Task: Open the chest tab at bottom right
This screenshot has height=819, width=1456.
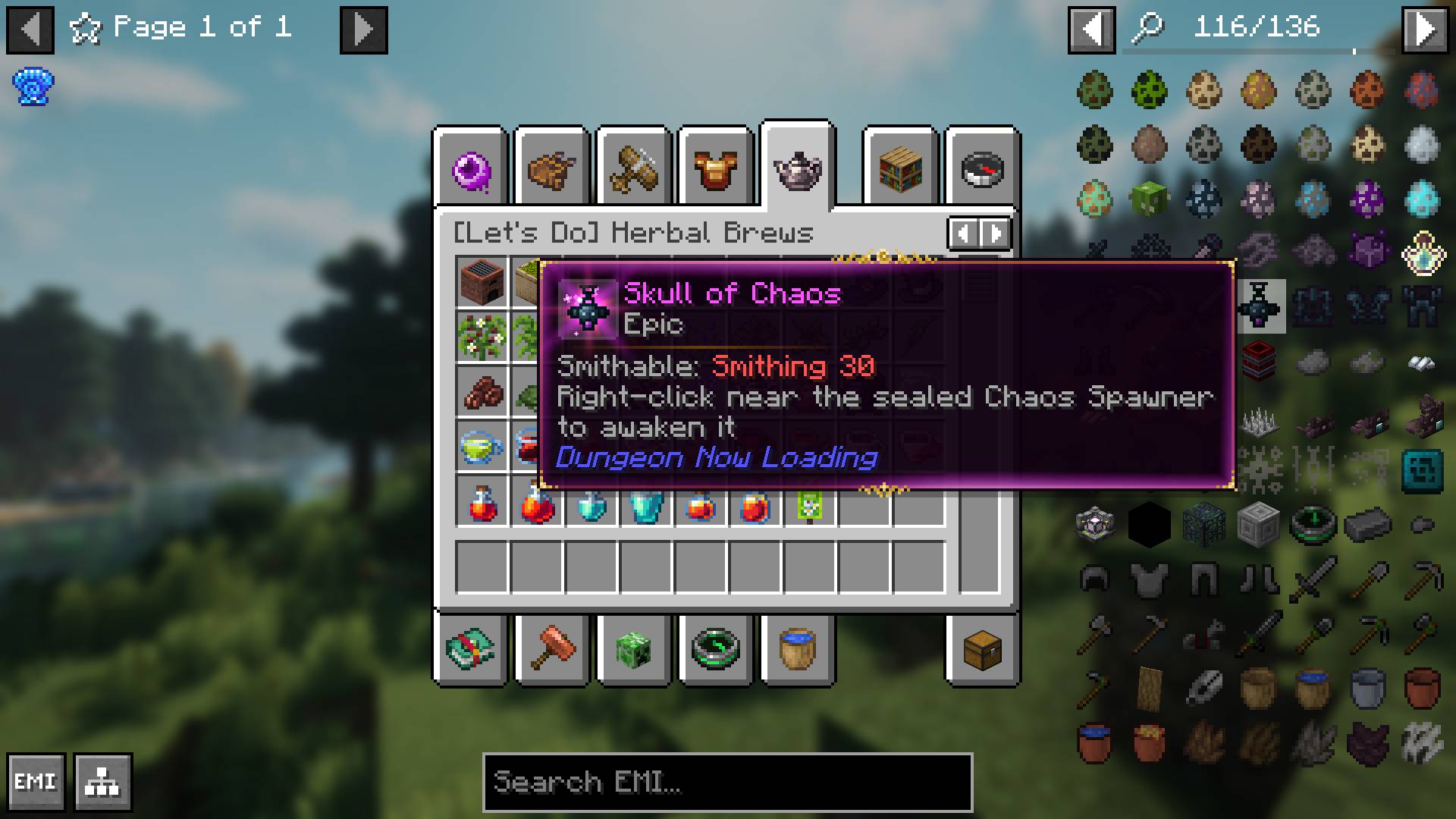Action: pyautogui.click(x=982, y=651)
